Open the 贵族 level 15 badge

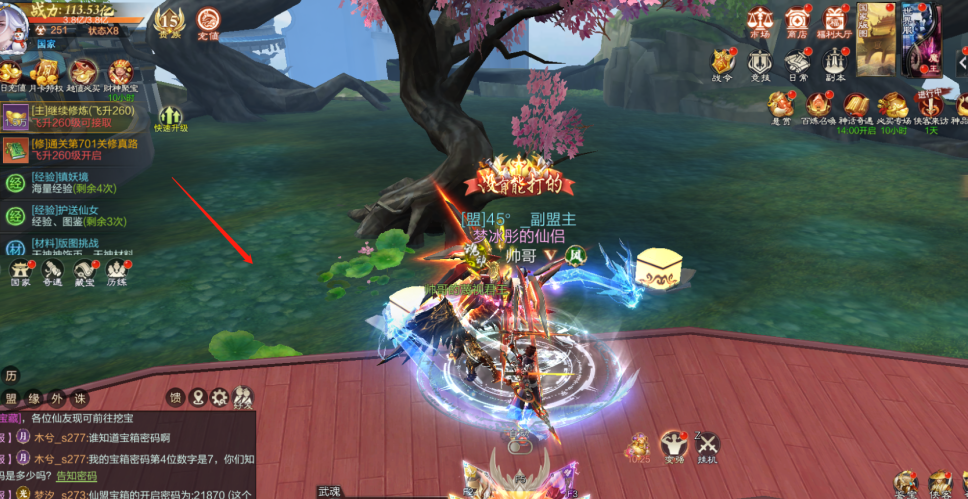click(x=168, y=20)
